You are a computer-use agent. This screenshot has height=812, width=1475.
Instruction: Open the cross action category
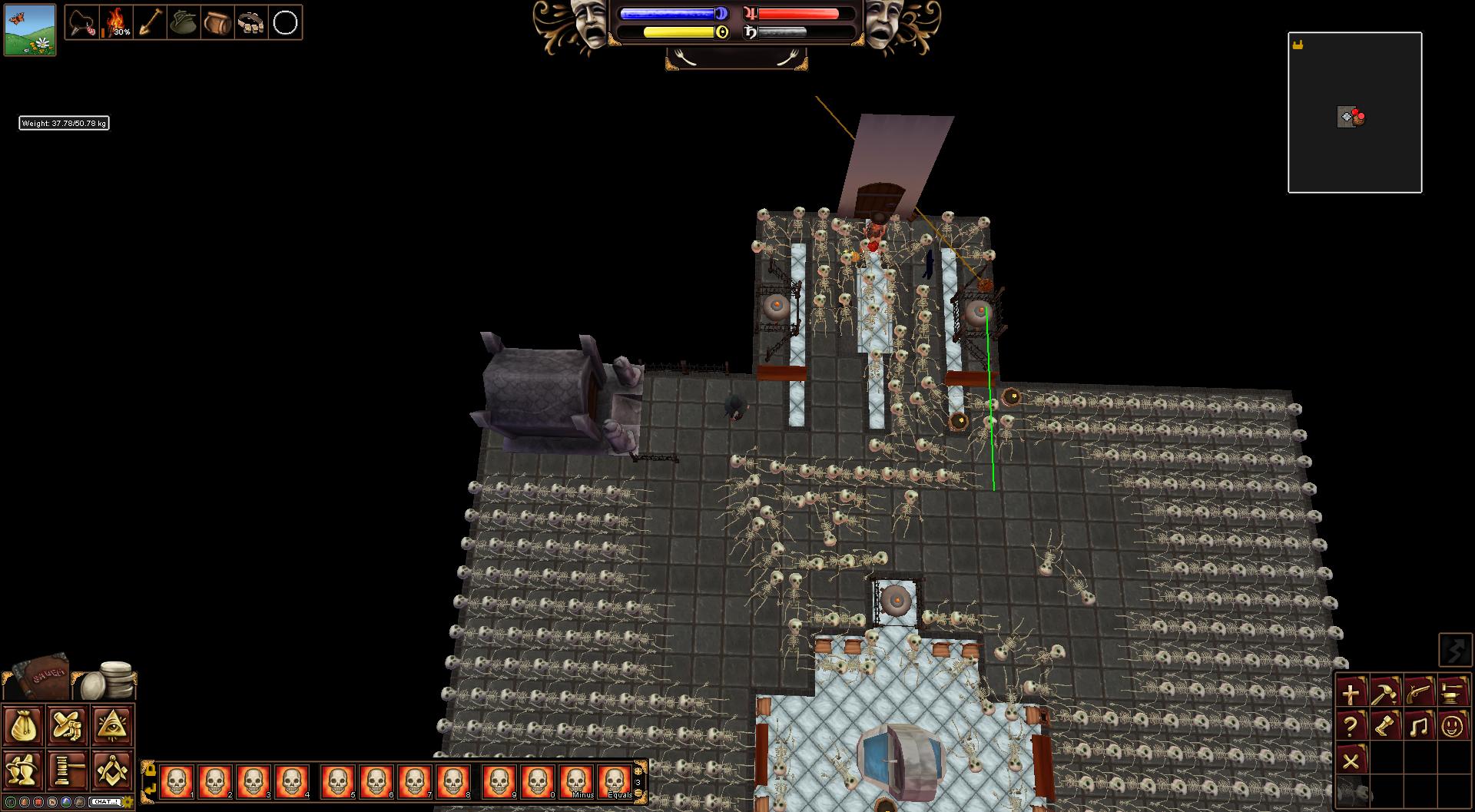[x=1351, y=692]
